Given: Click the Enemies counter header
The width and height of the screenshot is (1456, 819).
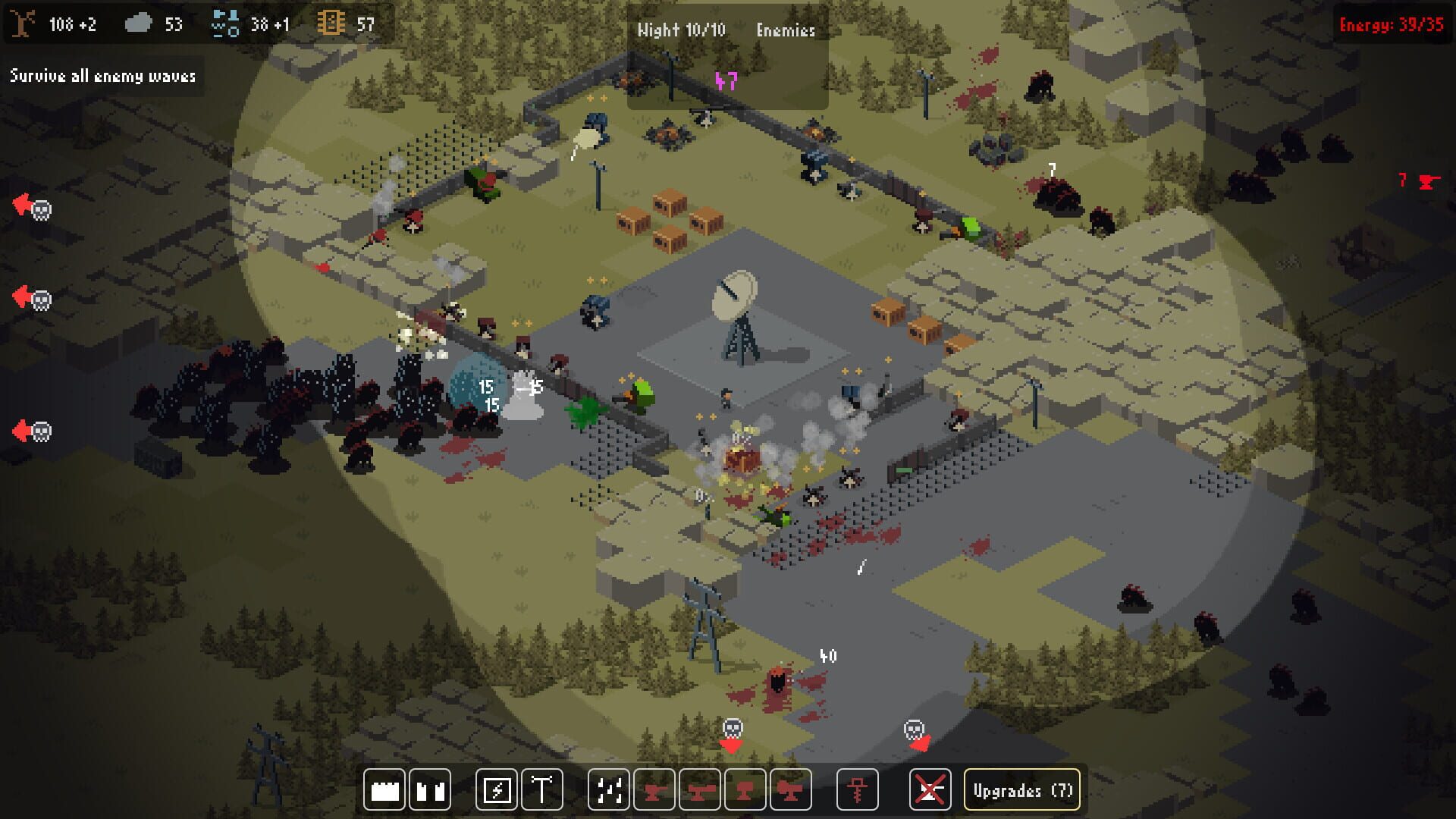Looking at the screenshot, I should tap(786, 31).
